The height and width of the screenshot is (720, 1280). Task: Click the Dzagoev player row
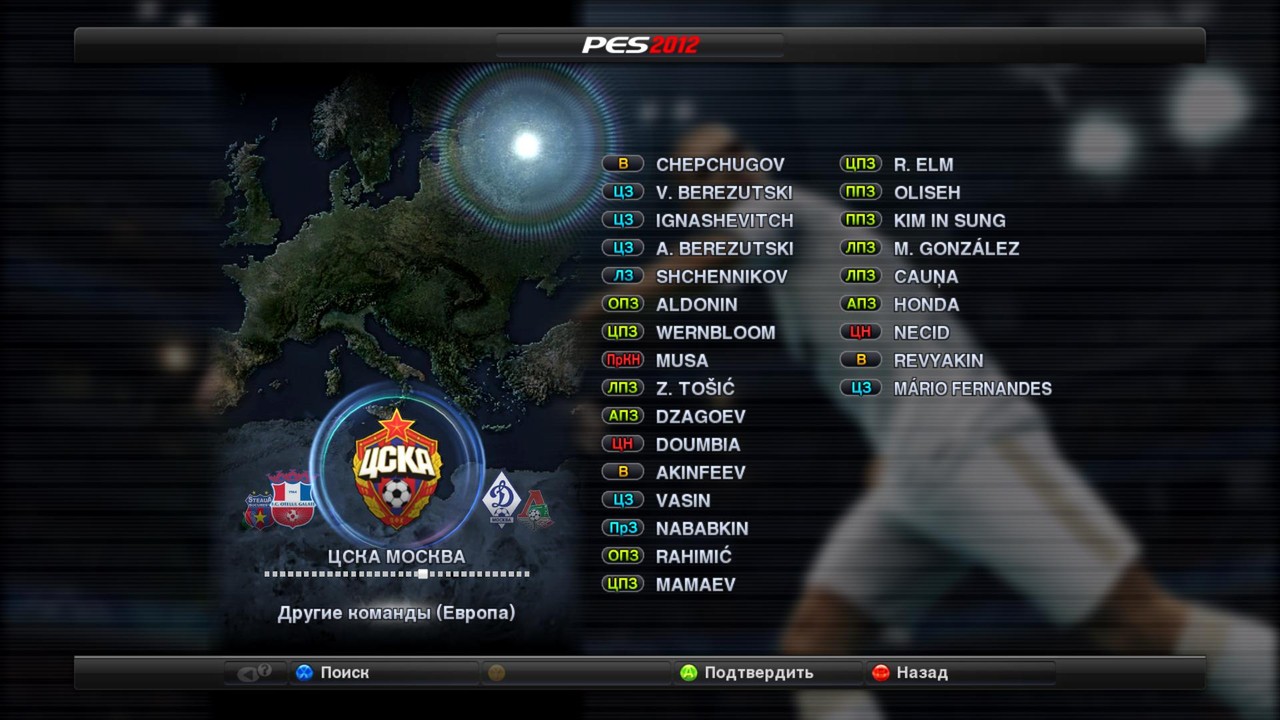point(700,416)
